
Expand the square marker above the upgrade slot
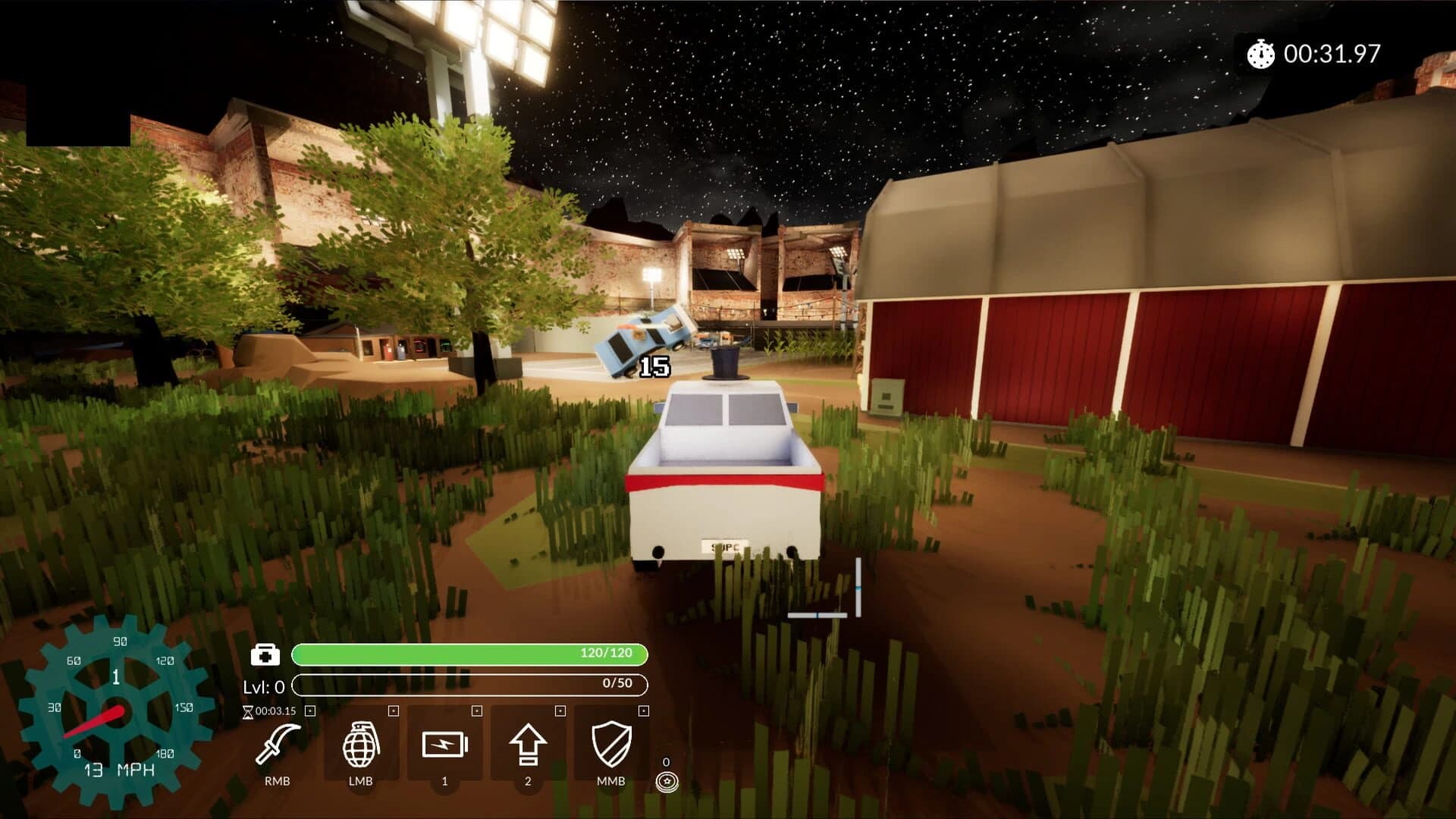(559, 711)
